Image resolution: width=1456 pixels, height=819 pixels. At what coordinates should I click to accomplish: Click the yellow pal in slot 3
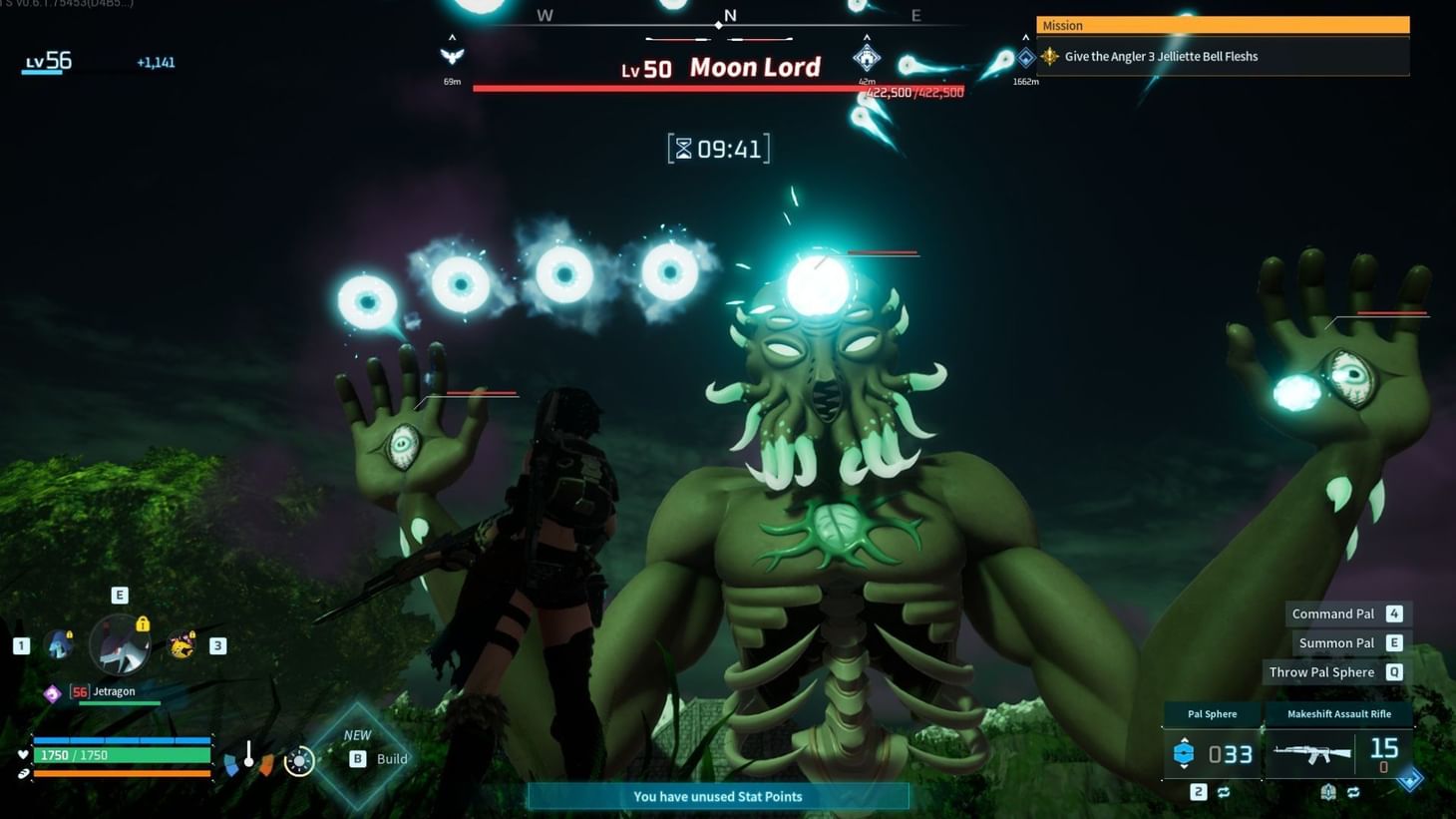tap(181, 646)
